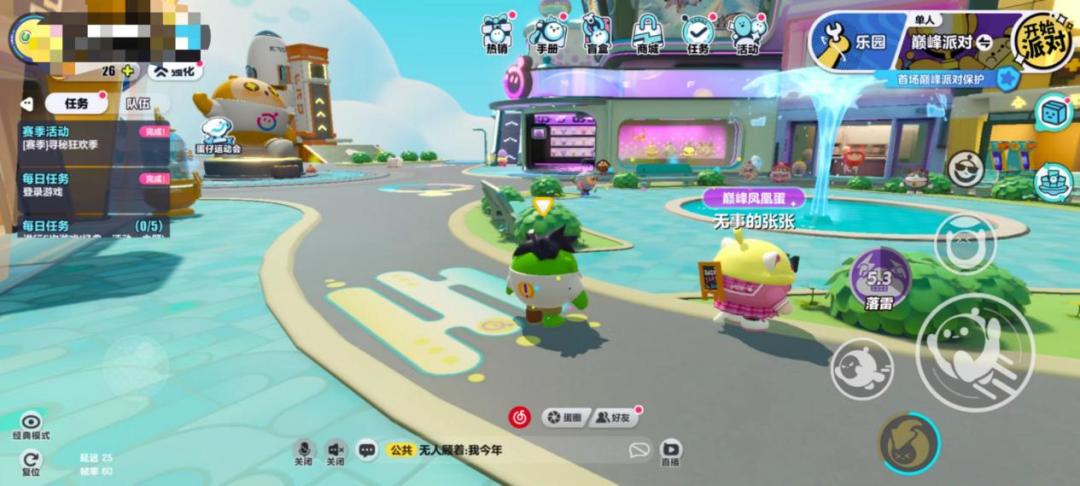Open the 任务 checkmark icon in top bar
The height and width of the screenshot is (486, 1080).
pyautogui.click(x=698, y=34)
